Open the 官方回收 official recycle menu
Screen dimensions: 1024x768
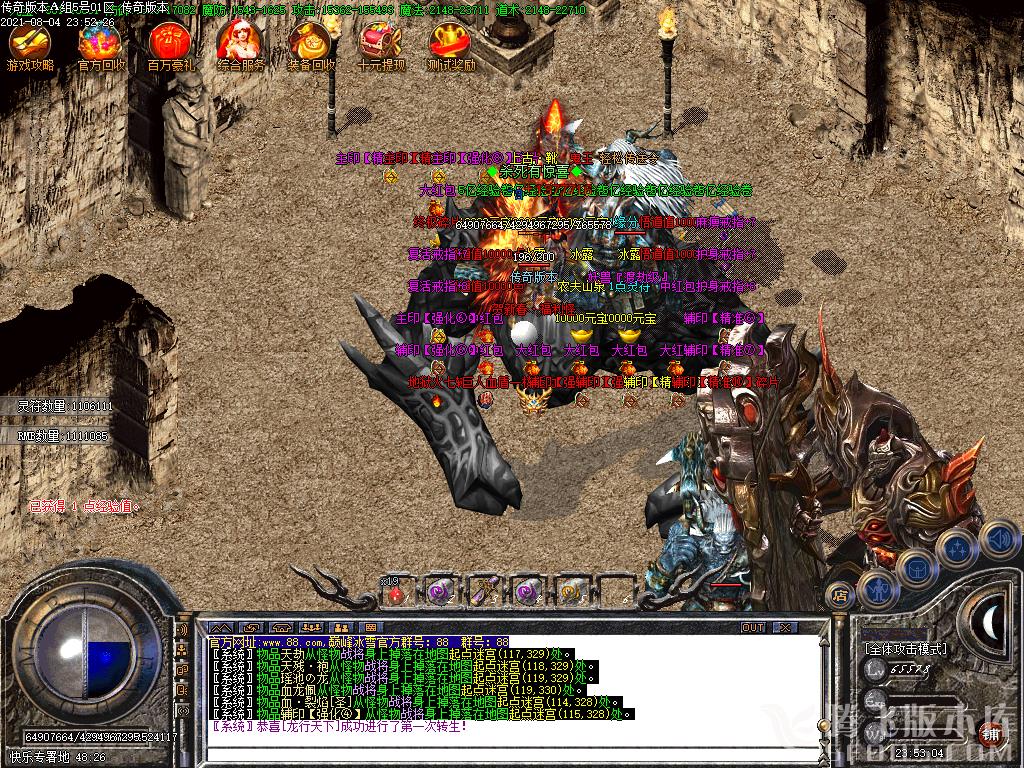(x=100, y=46)
